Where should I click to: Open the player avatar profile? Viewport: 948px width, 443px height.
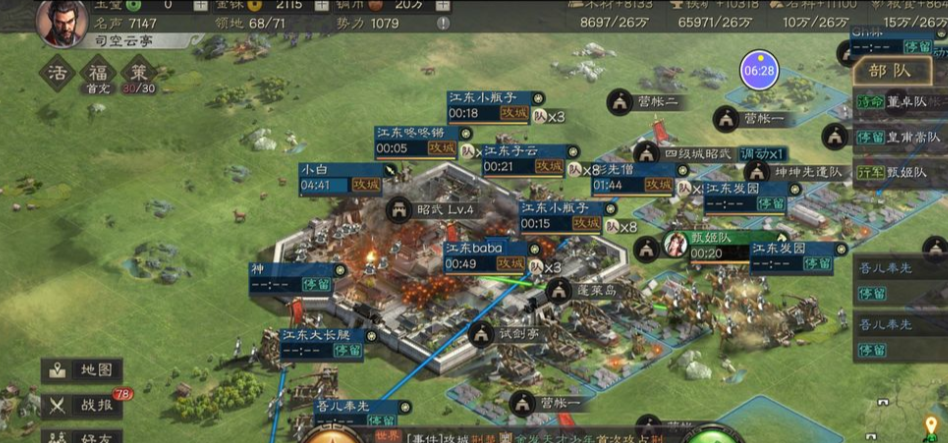62,22
